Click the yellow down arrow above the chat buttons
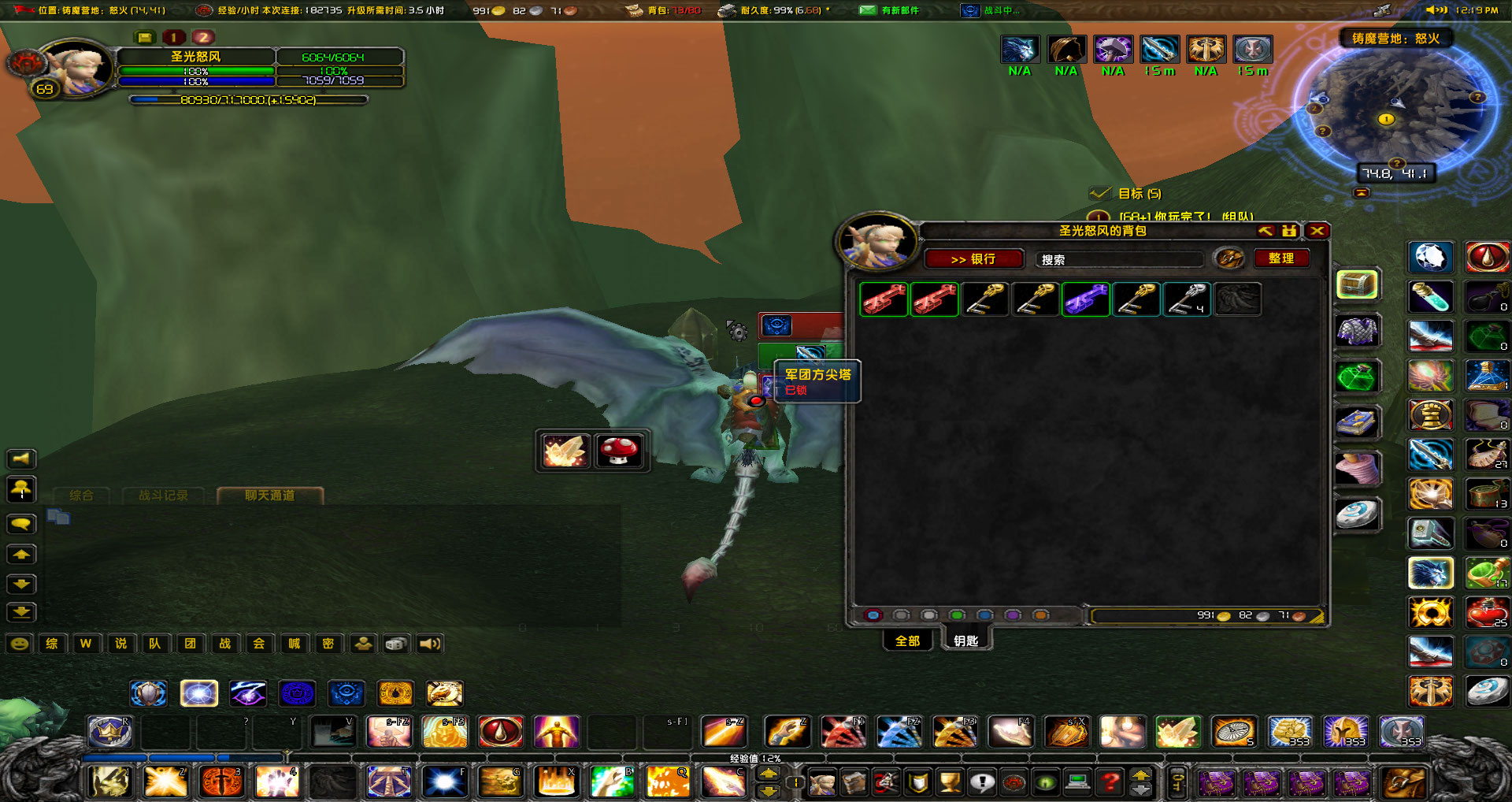 [21, 584]
